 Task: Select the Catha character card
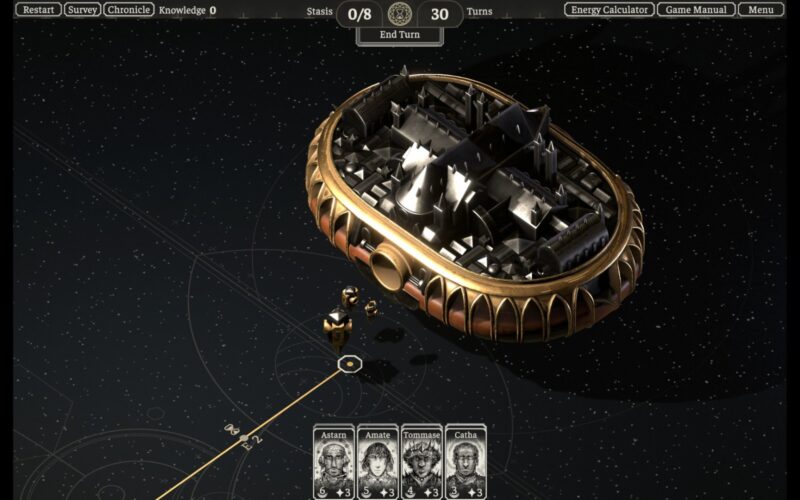point(466,460)
